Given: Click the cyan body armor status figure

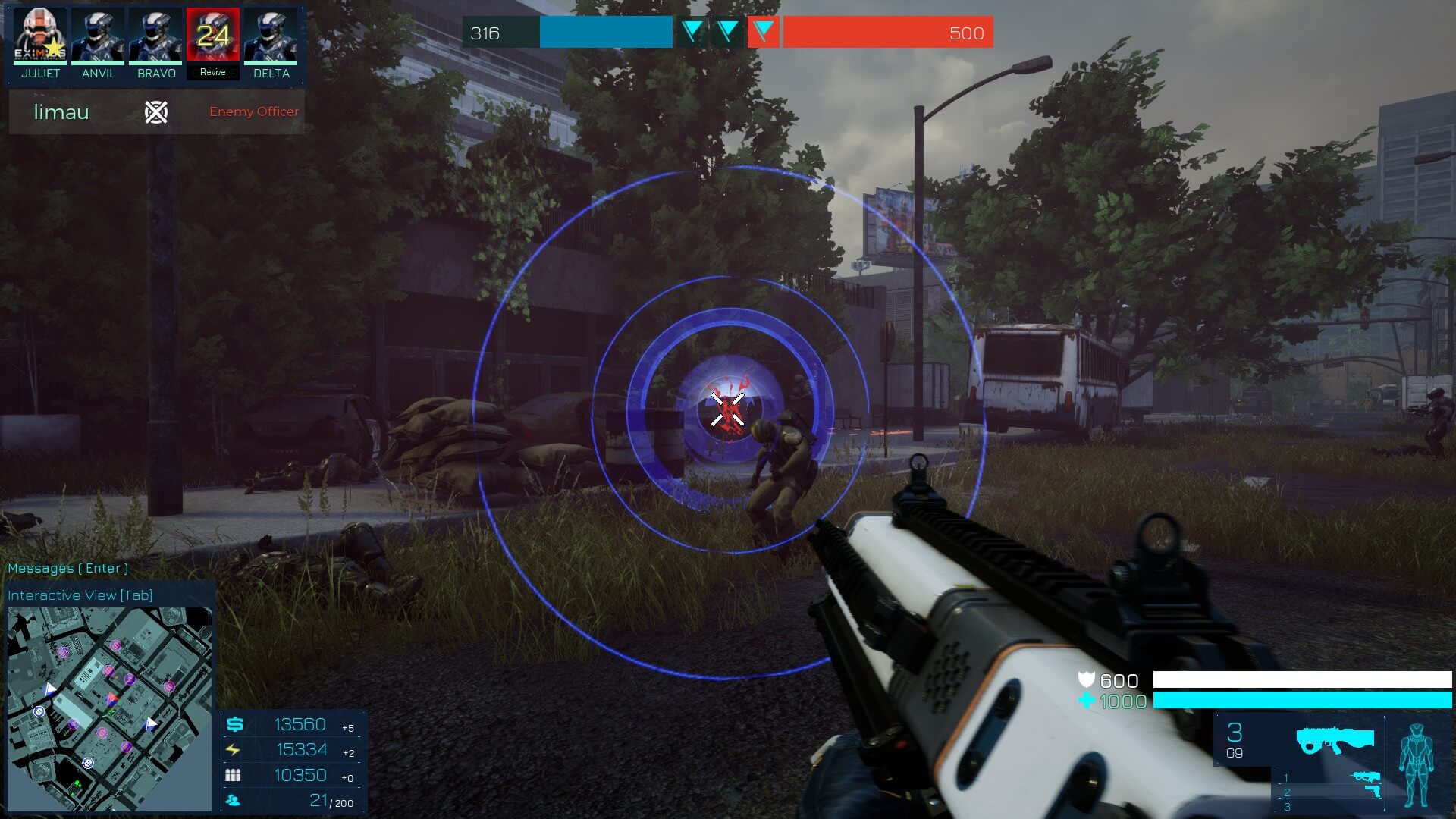Looking at the screenshot, I should (1415, 764).
